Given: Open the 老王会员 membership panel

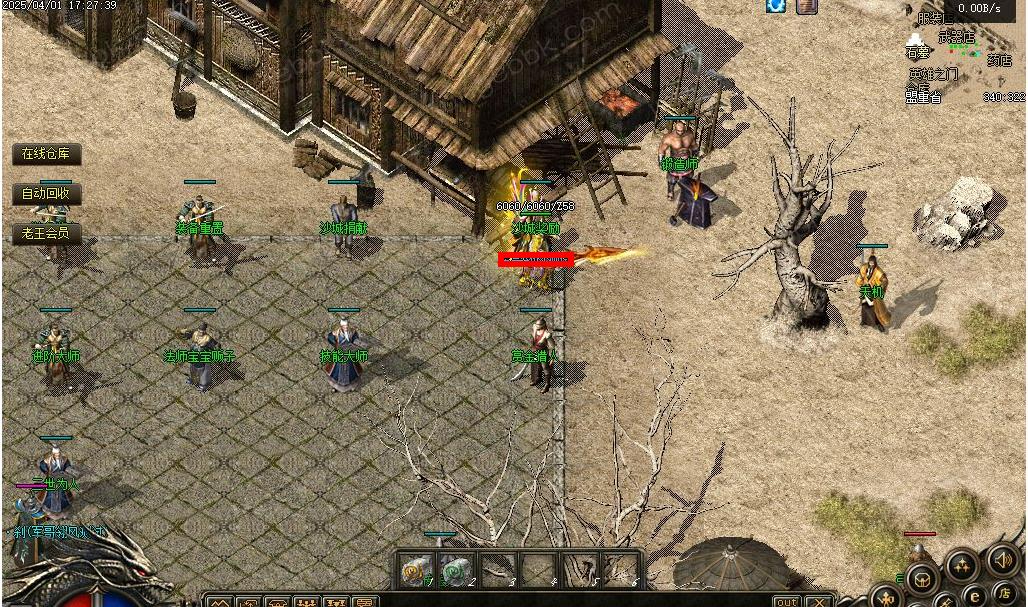Looking at the screenshot, I should 46,233.
